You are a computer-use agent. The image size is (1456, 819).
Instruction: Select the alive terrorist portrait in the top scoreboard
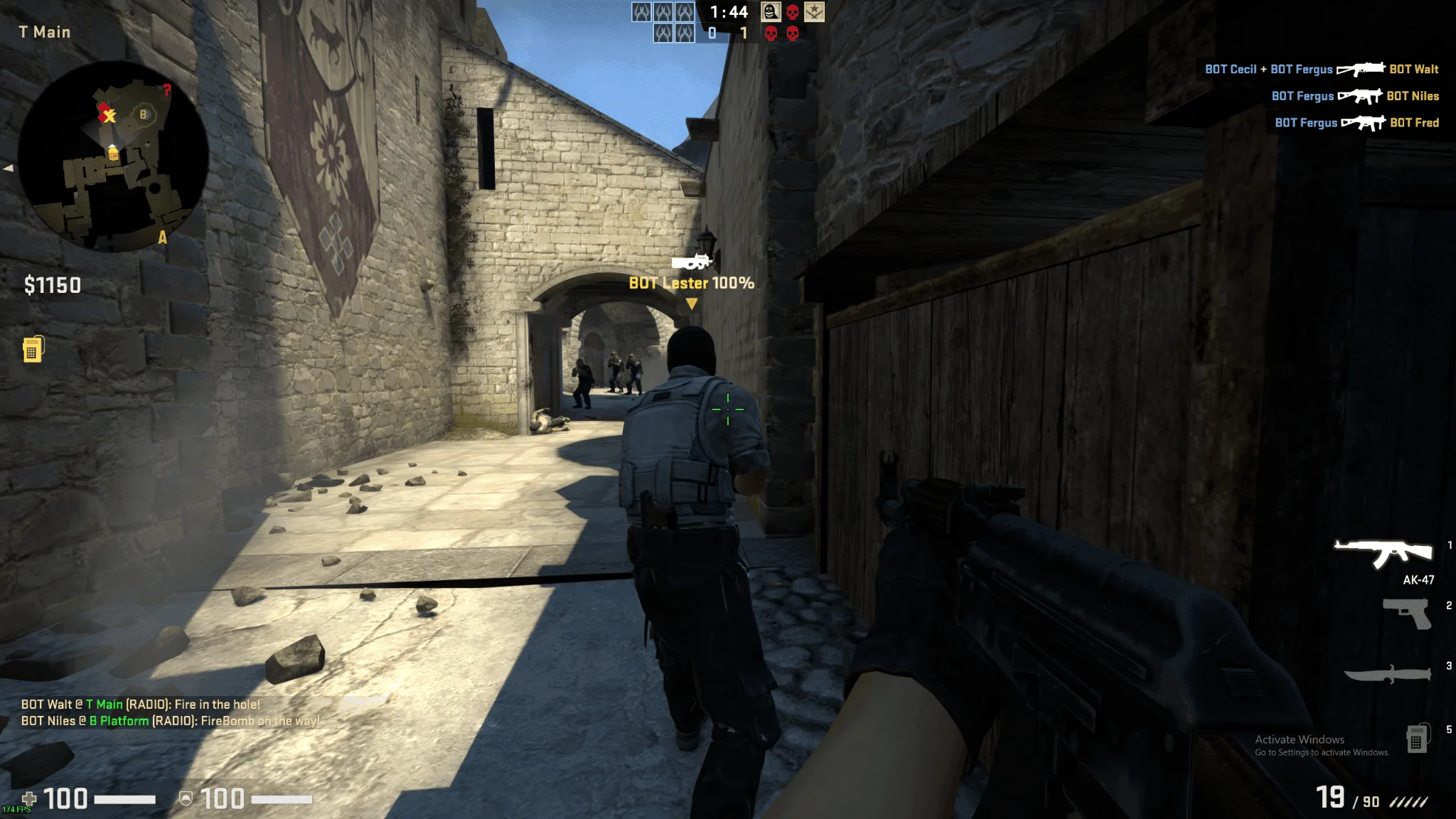(771, 11)
